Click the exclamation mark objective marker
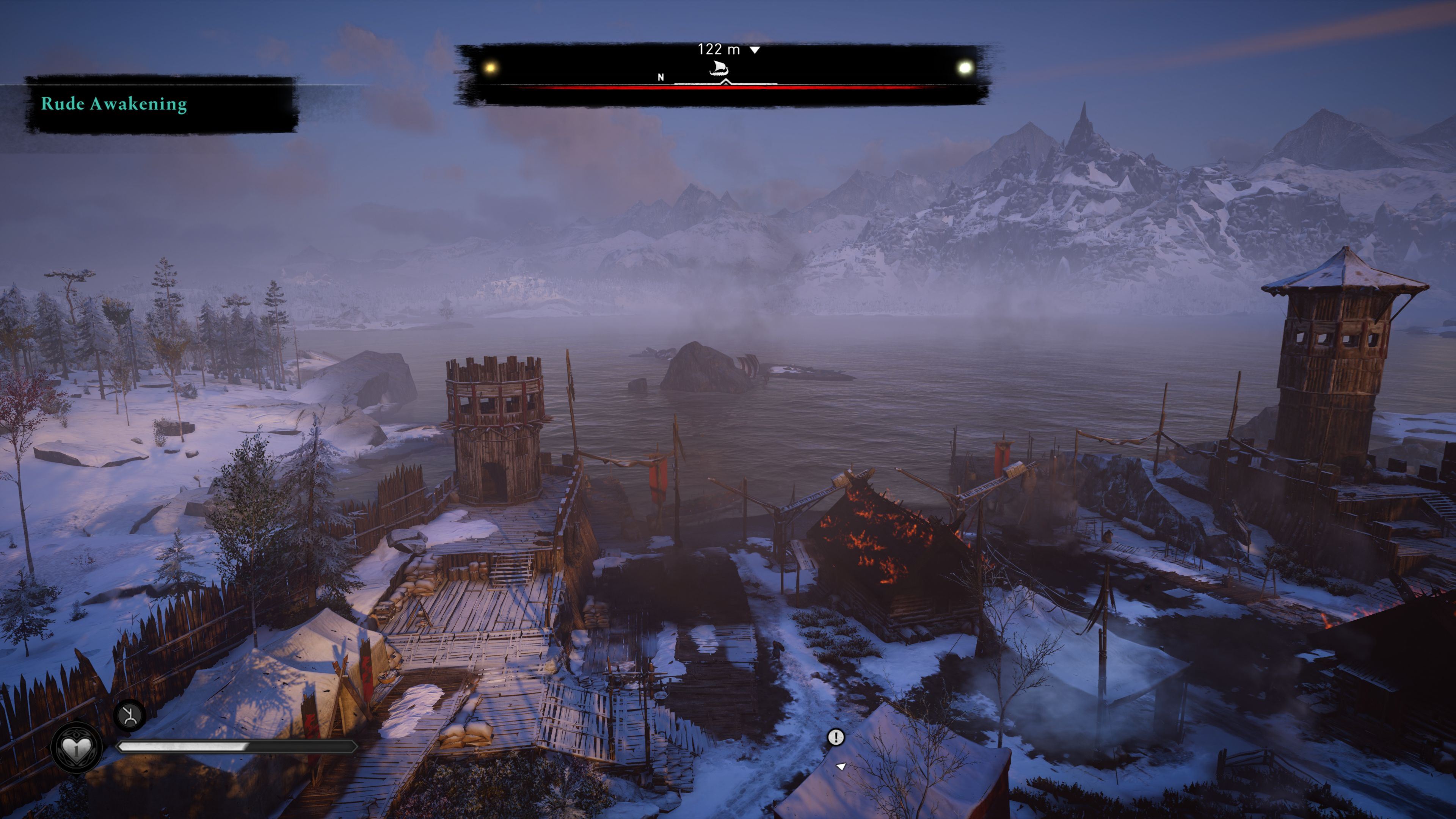 tap(836, 737)
